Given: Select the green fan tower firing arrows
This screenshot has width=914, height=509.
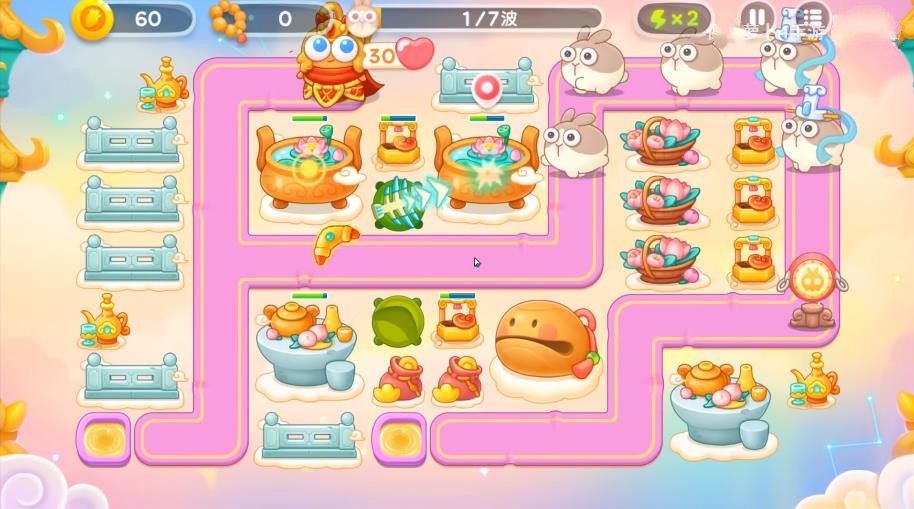Looking at the screenshot, I should pyautogui.click(x=393, y=203).
